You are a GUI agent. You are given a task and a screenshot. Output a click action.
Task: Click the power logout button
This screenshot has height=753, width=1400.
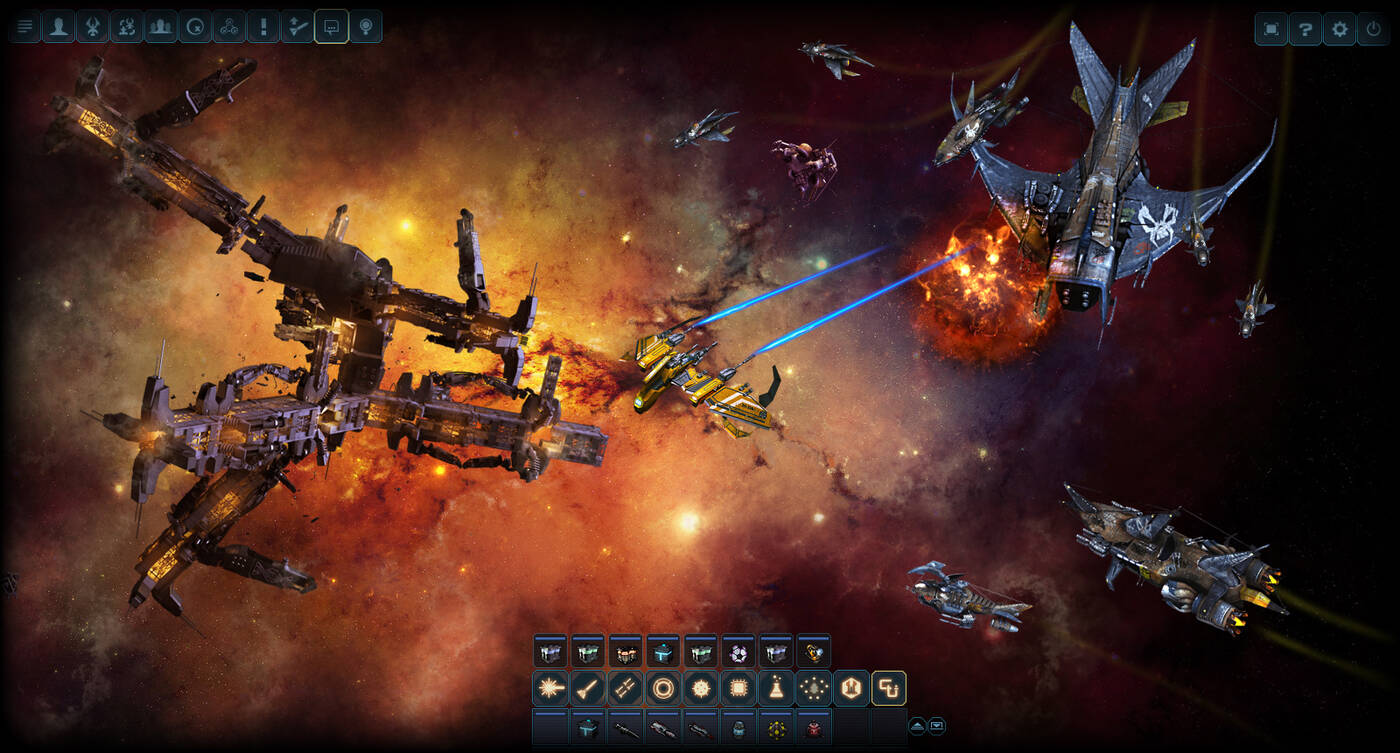[x=1374, y=29]
